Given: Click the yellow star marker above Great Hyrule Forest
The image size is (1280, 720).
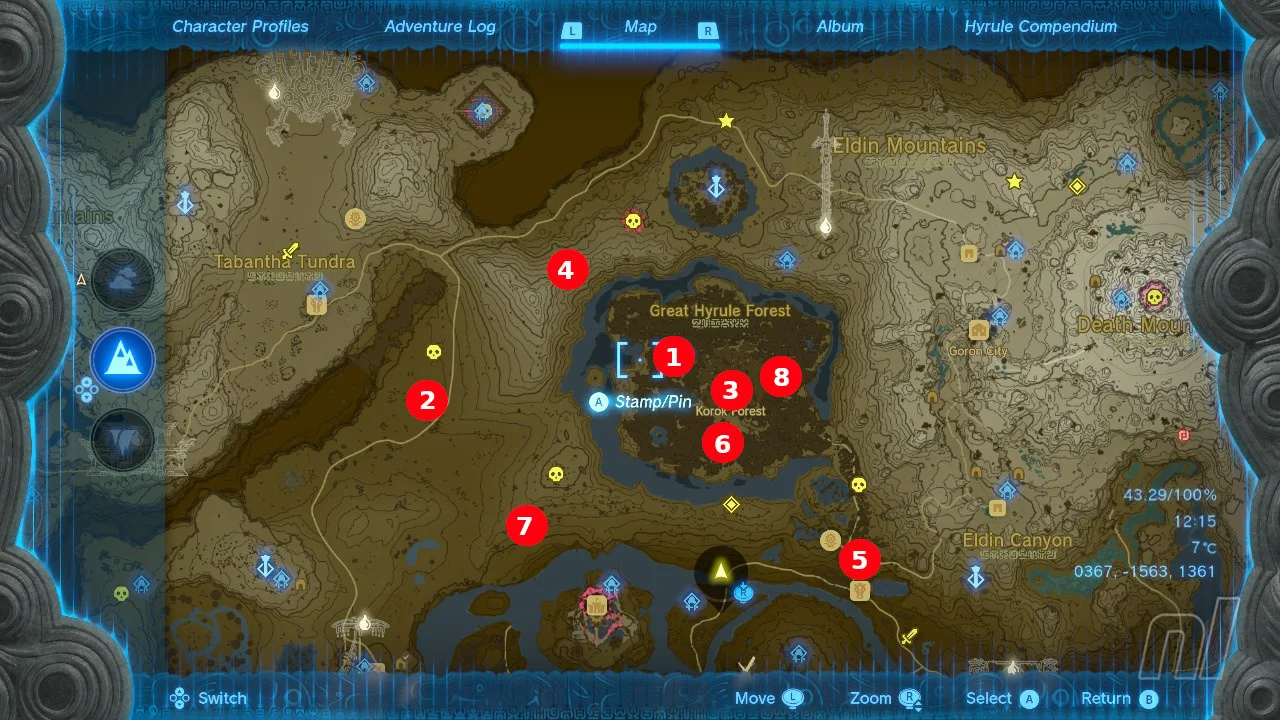Looking at the screenshot, I should coord(725,120).
